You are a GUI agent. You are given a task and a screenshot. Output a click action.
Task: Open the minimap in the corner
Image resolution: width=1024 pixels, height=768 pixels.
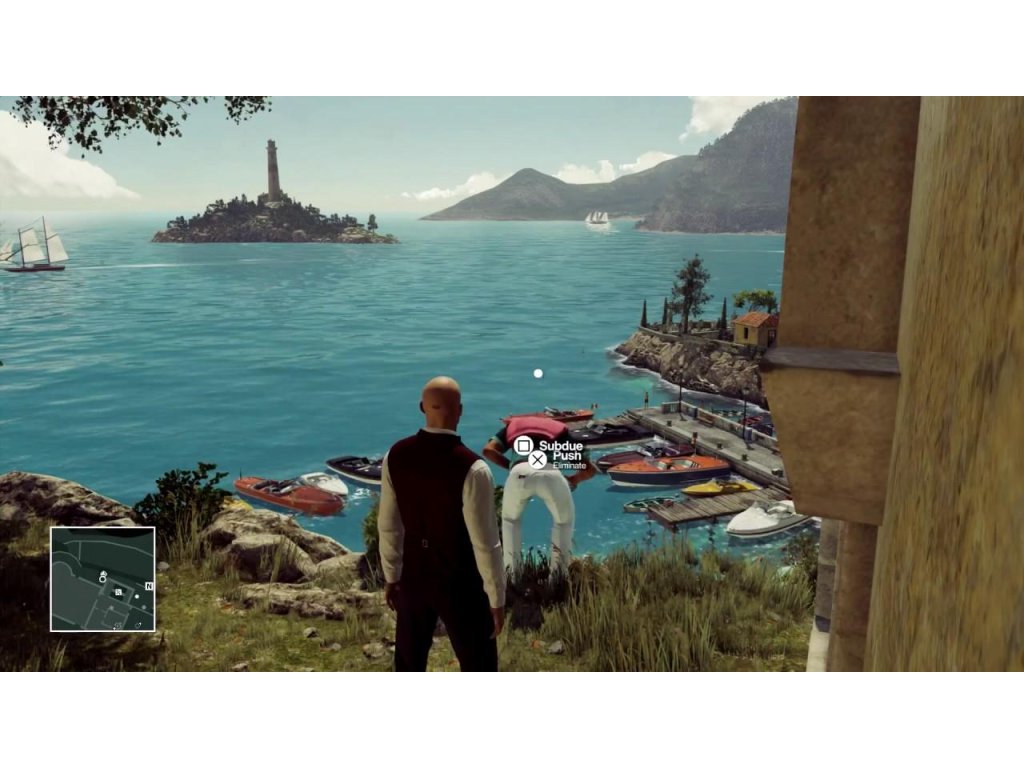coord(103,579)
